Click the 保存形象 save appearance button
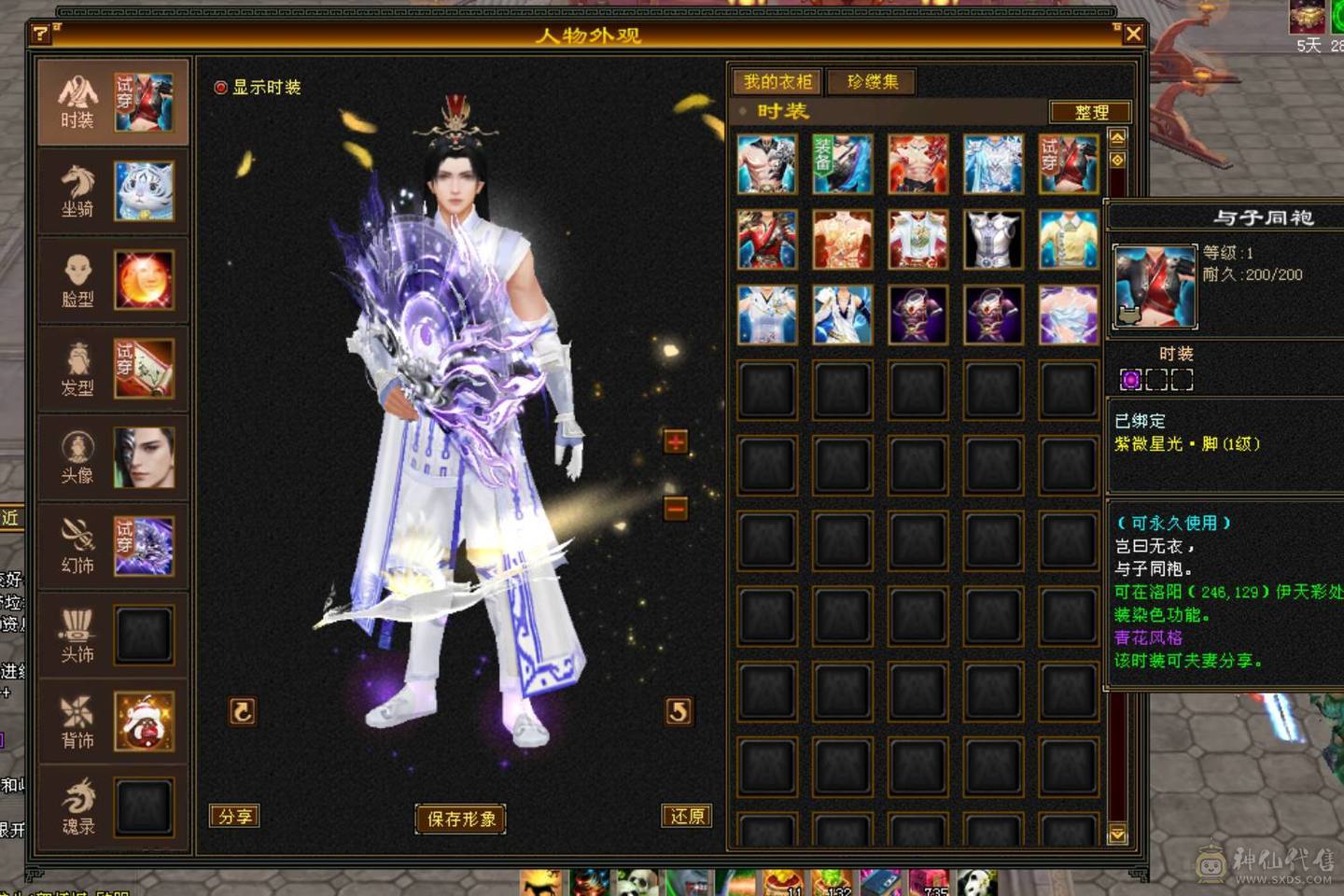This screenshot has width=1344, height=896. 461,818
